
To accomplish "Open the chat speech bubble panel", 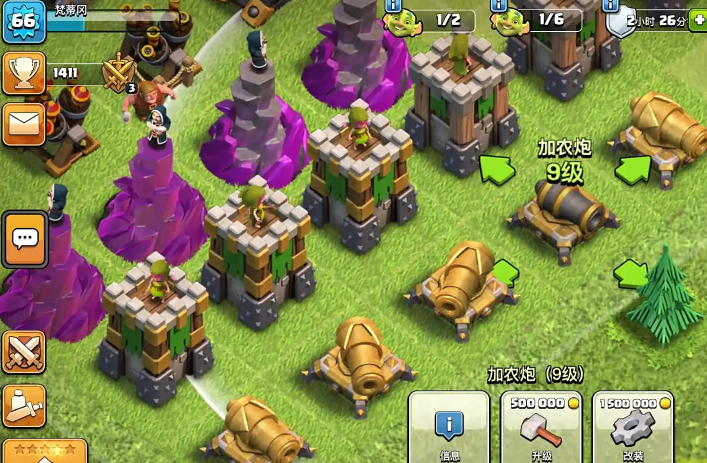I will click(x=25, y=239).
